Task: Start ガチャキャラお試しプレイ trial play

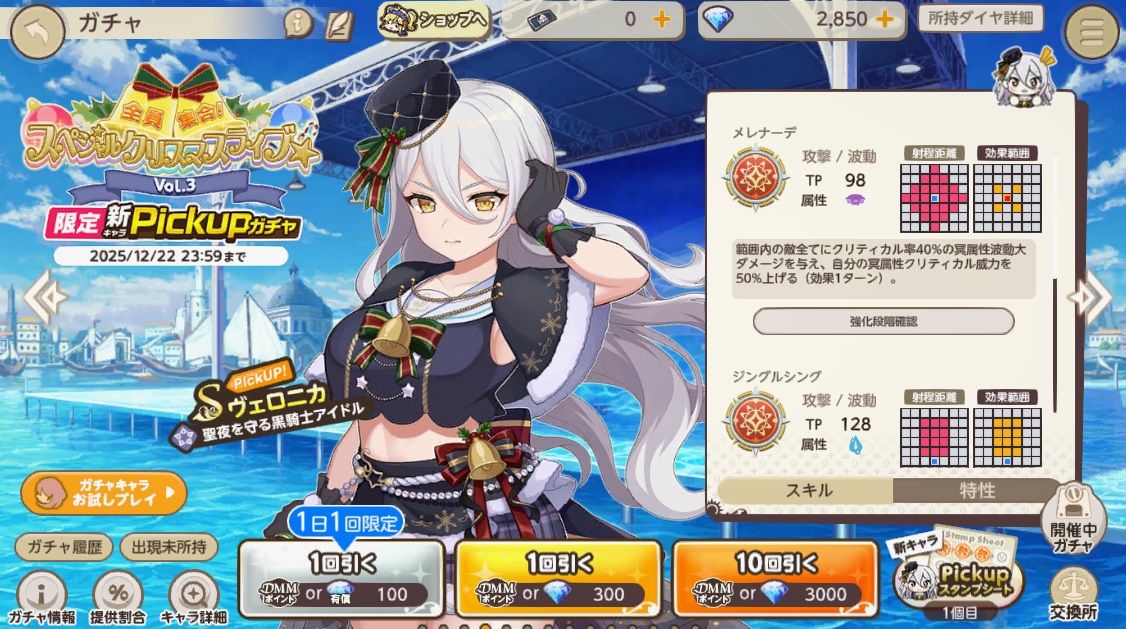Action: coord(103,492)
